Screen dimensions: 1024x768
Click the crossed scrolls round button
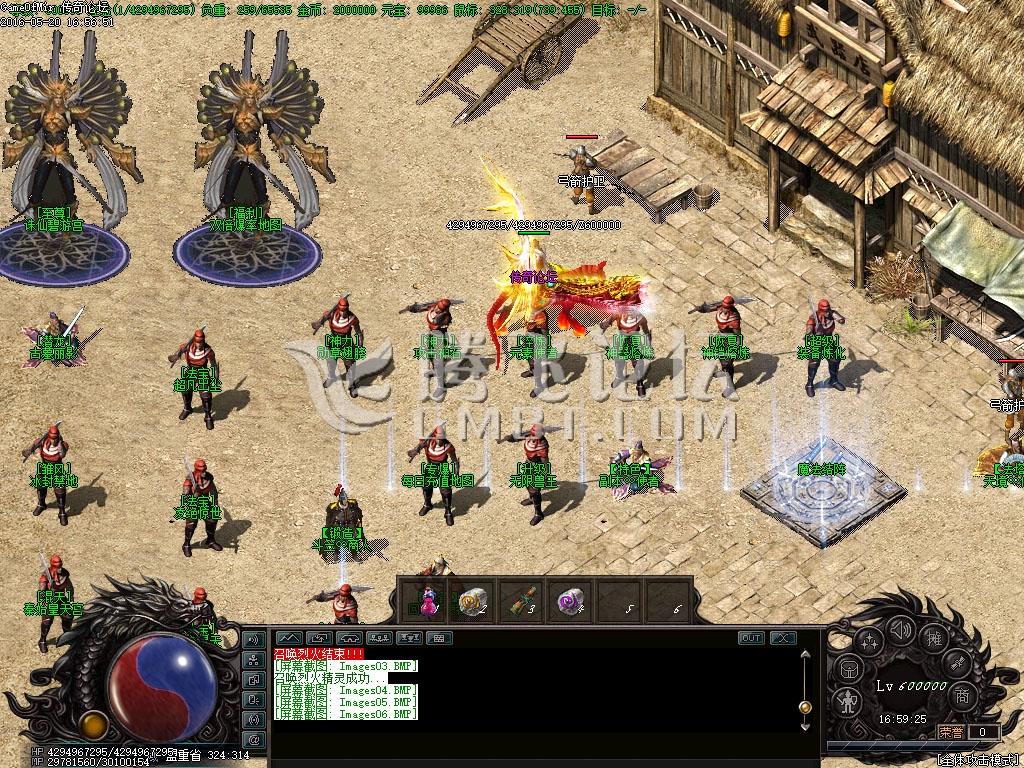click(957, 664)
